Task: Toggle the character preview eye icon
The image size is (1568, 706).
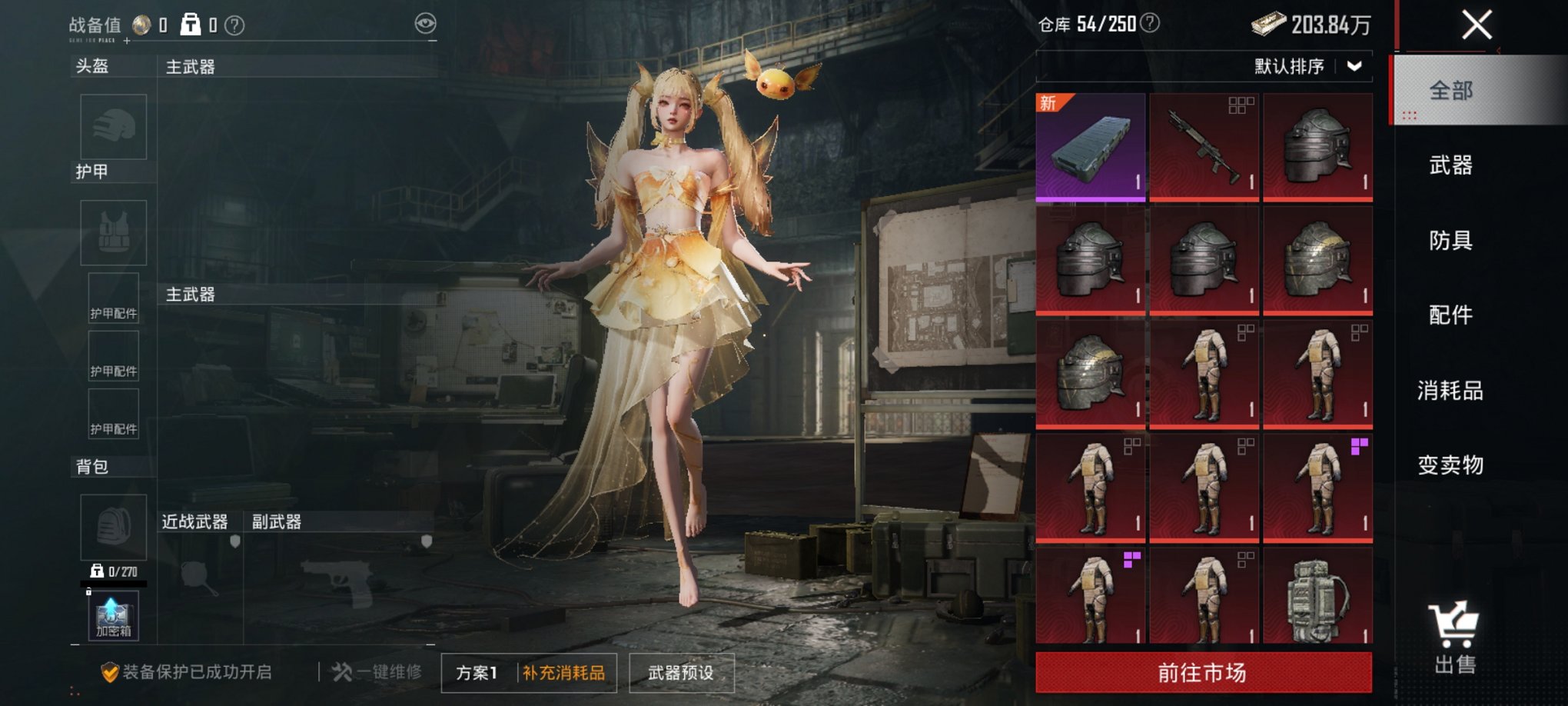Action: [424, 24]
